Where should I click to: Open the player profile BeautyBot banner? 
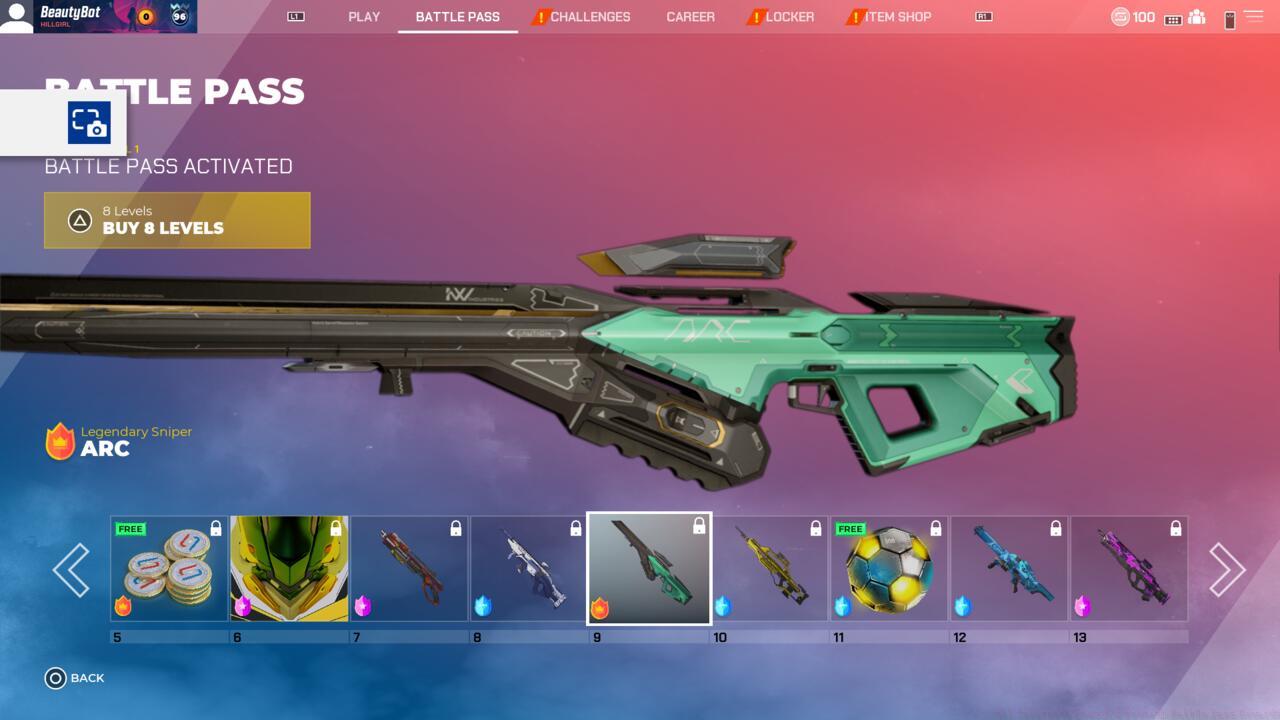(98, 17)
